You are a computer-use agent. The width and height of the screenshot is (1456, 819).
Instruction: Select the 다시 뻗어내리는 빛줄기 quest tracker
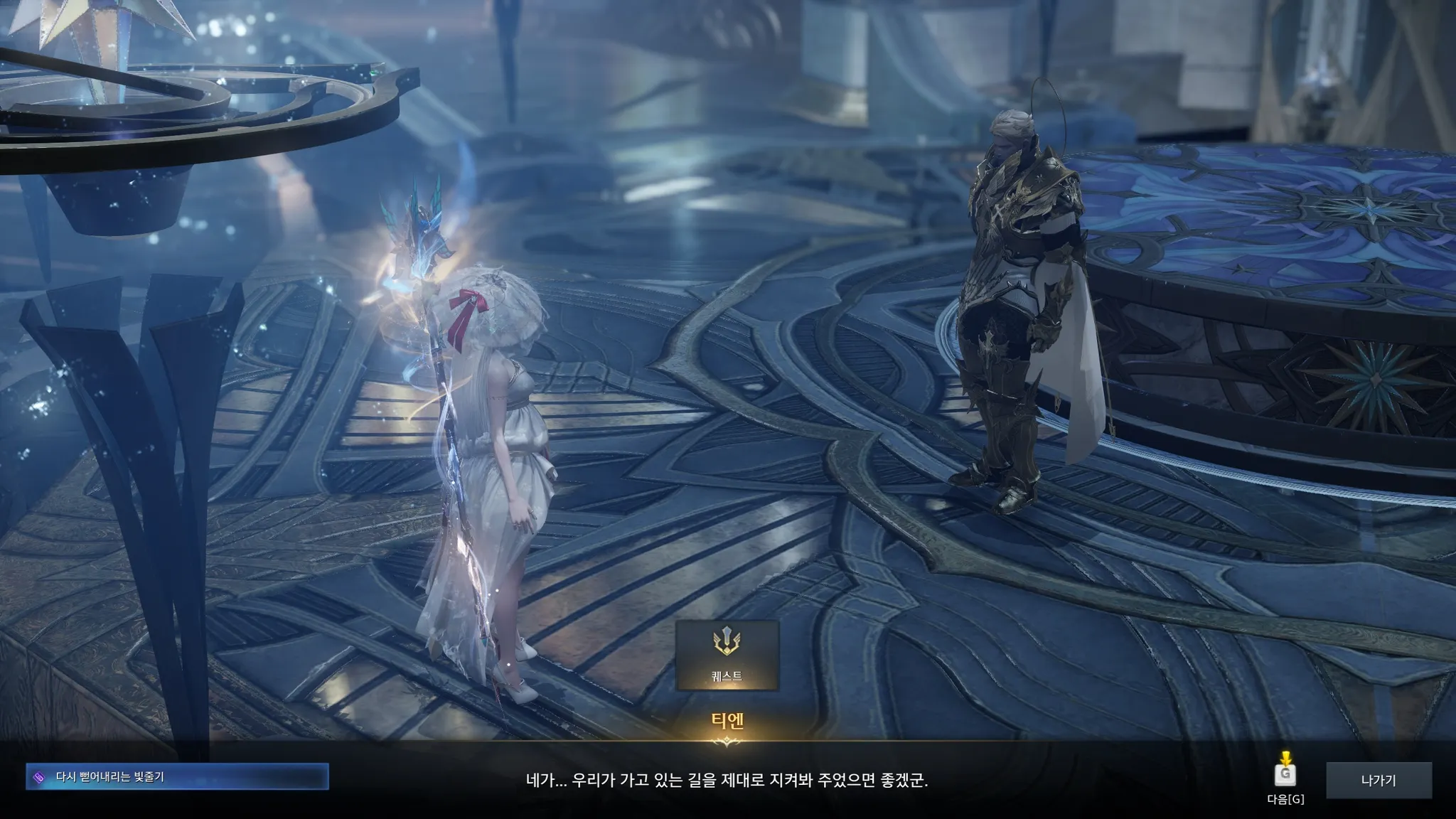pos(178,777)
